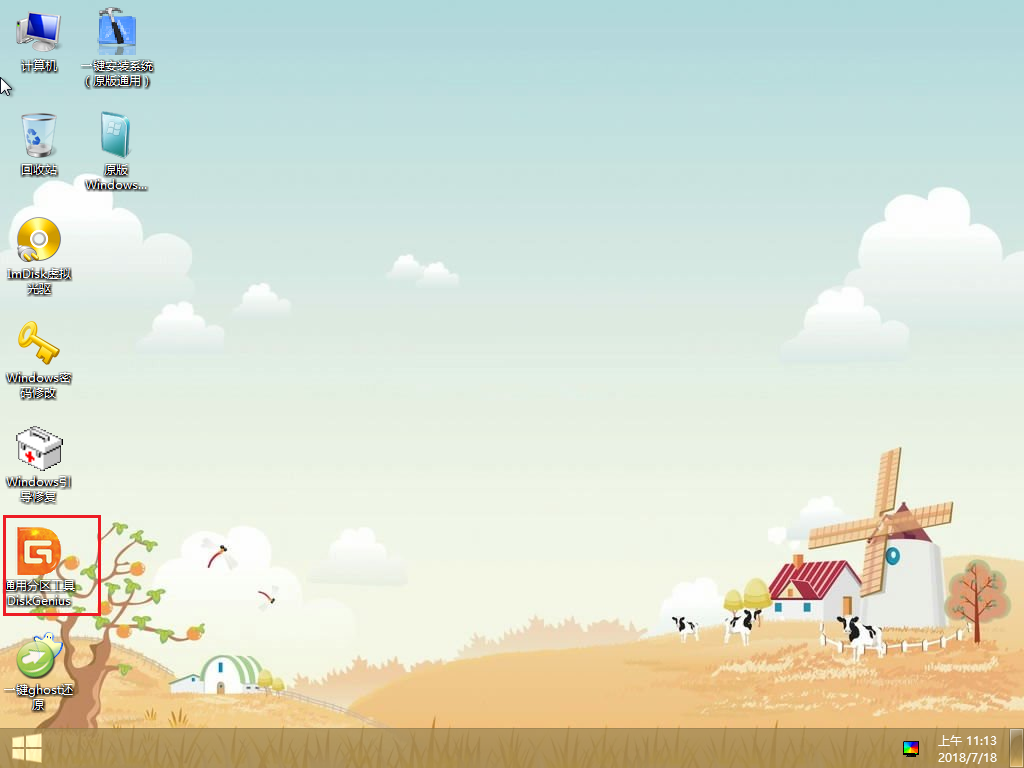Click the show desktop strip on taskbar
Screen dimensions: 1024x768
point(1016,748)
